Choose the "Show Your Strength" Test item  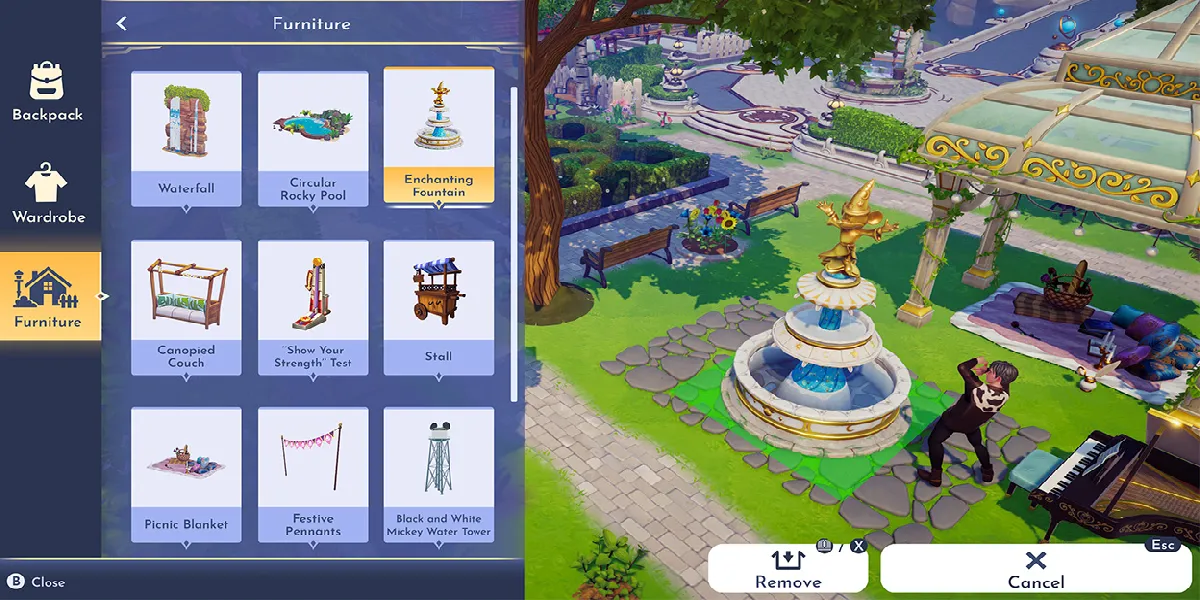(x=313, y=306)
